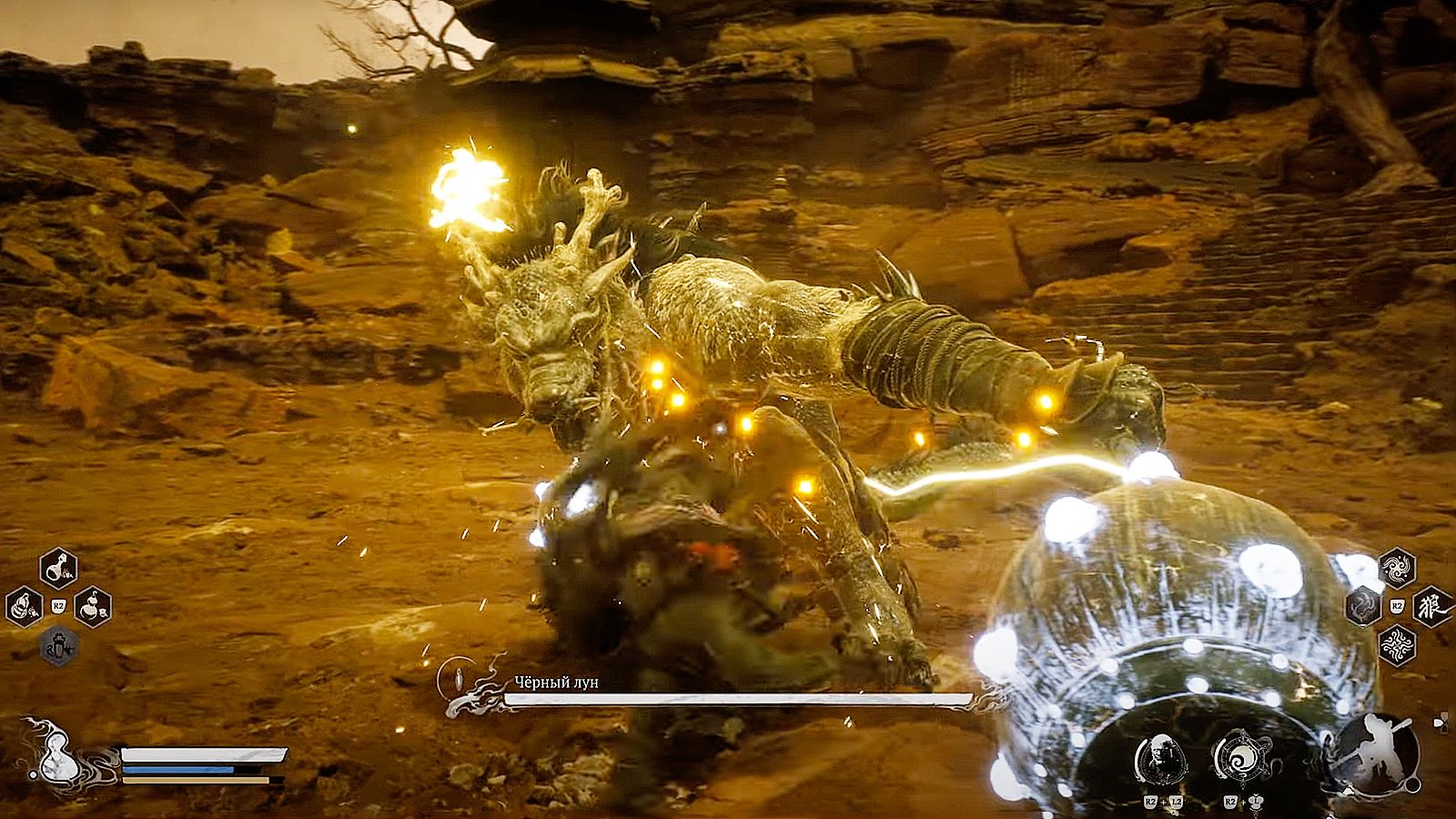
Task: Select the gourd bottle item slot
Action: [92, 606]
